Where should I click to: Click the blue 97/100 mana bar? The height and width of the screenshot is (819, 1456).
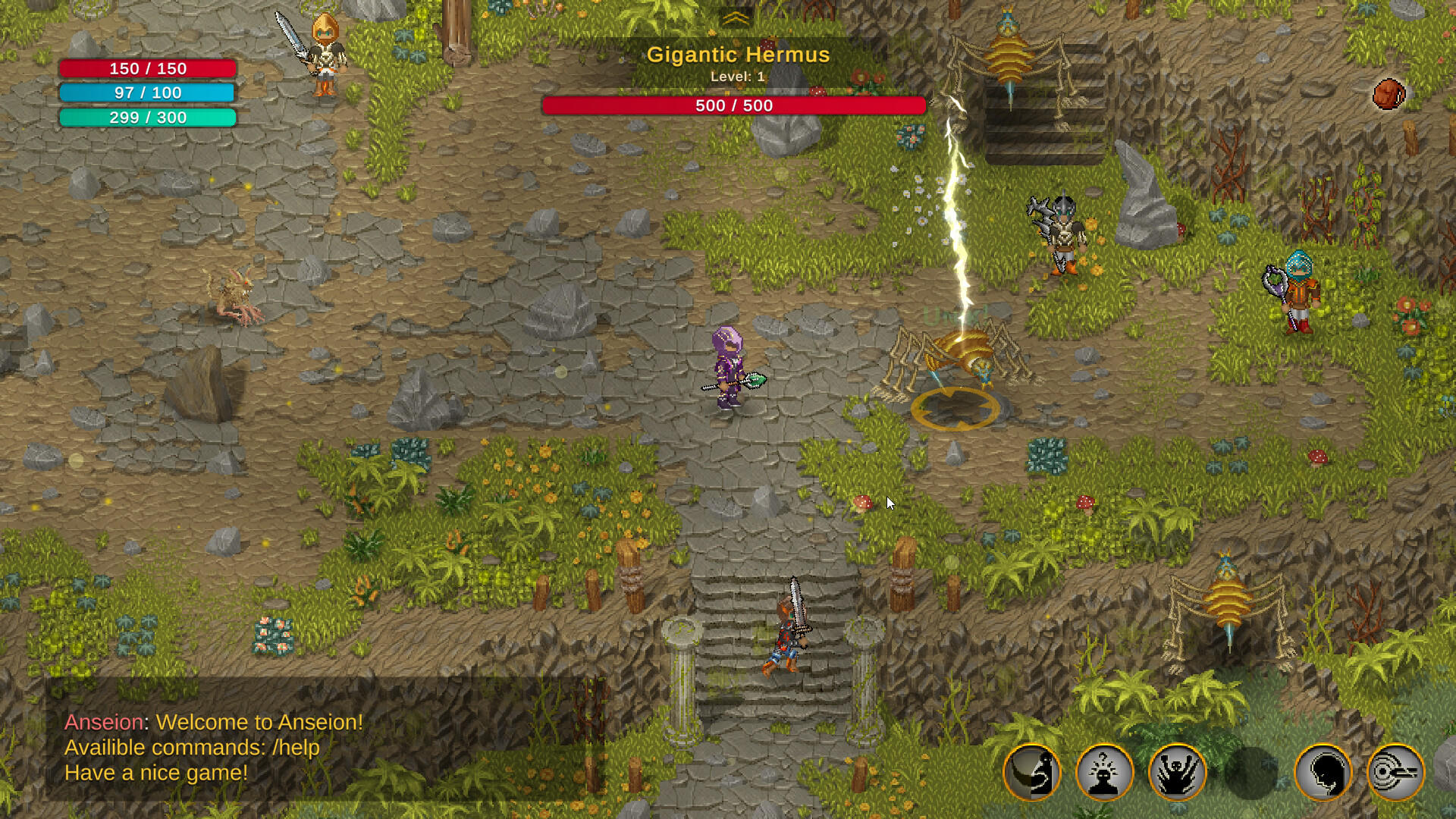coord(147,93)
